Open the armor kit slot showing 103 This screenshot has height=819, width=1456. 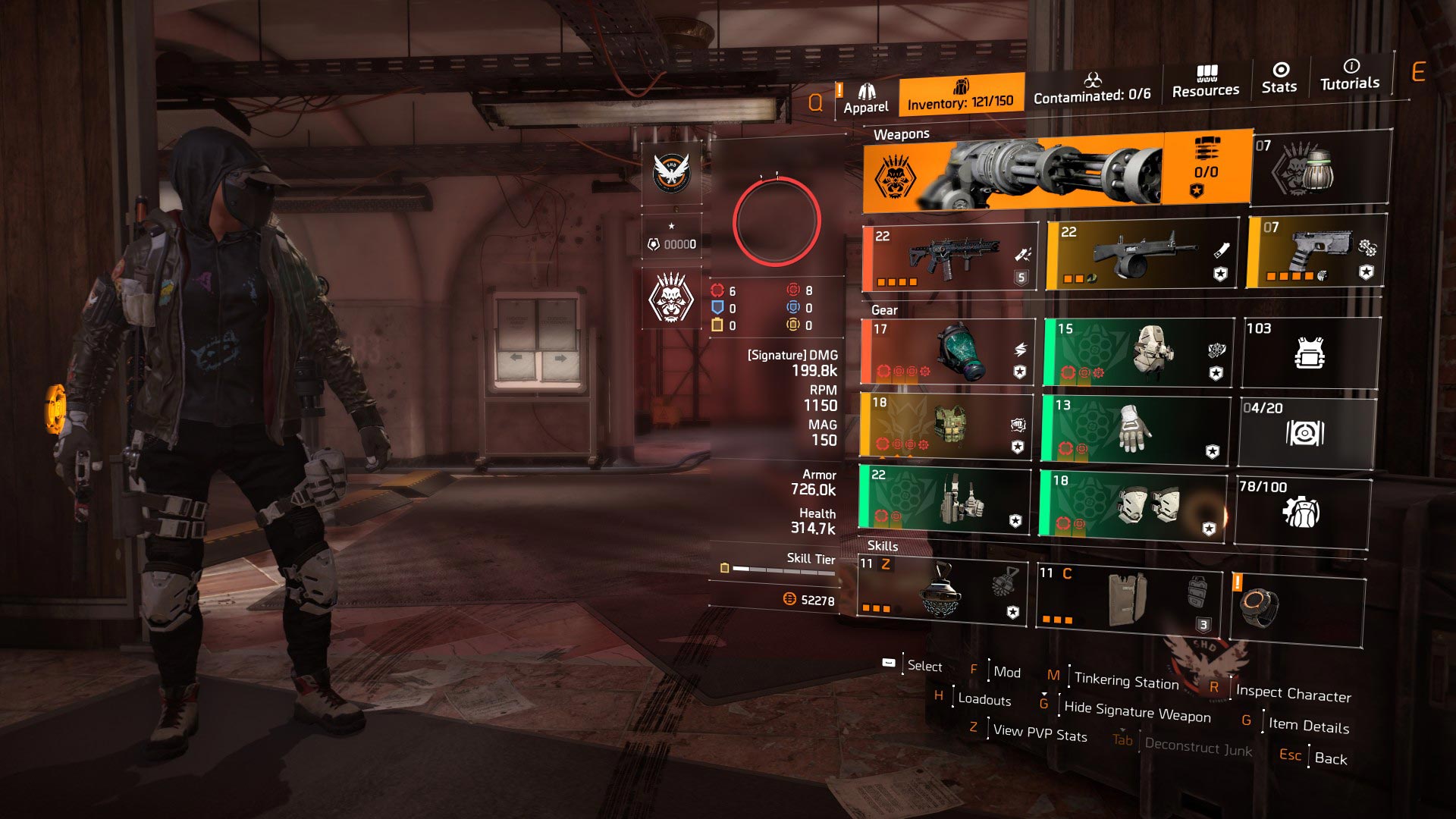tap(1310, 353)
